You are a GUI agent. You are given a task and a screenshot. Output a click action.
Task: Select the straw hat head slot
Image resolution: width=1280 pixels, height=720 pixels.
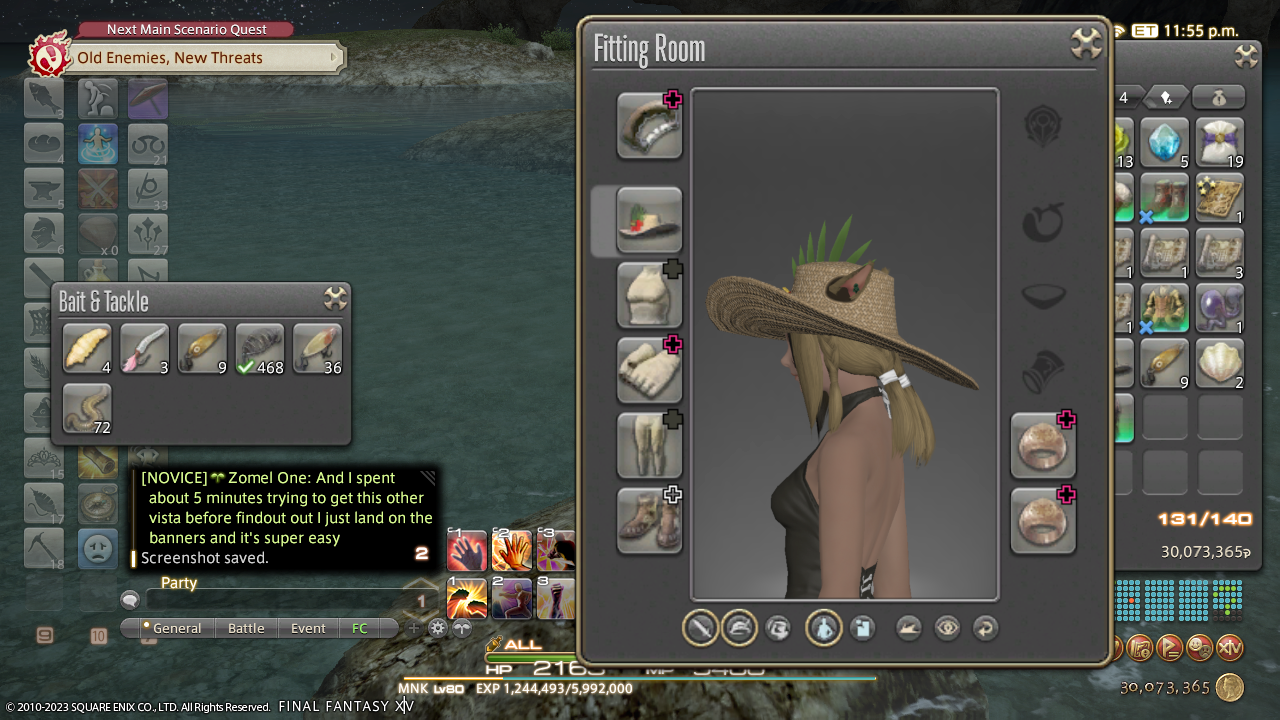649,220
